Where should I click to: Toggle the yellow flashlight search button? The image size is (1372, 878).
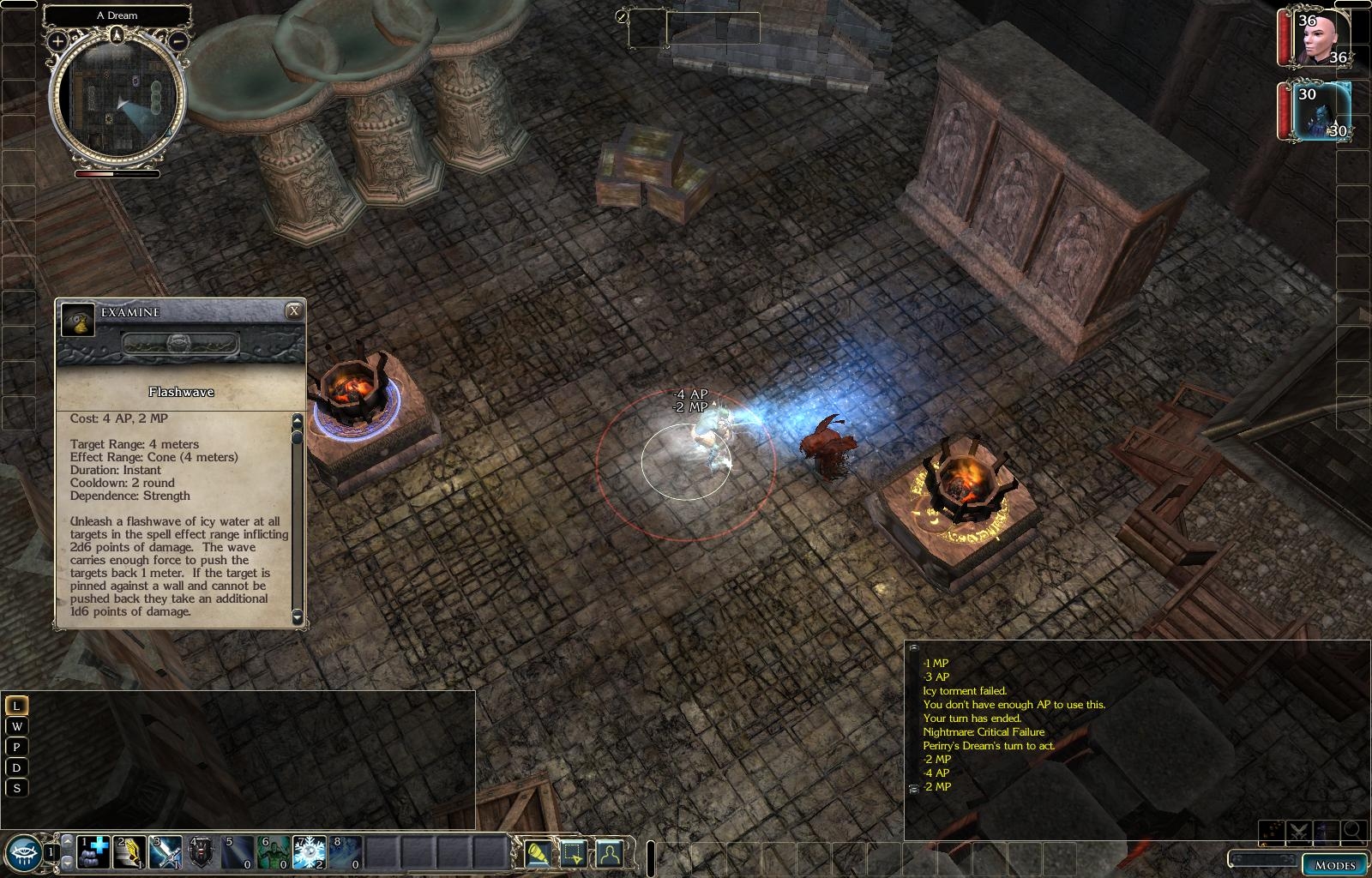pyautogui.click(x=538, y=852)
